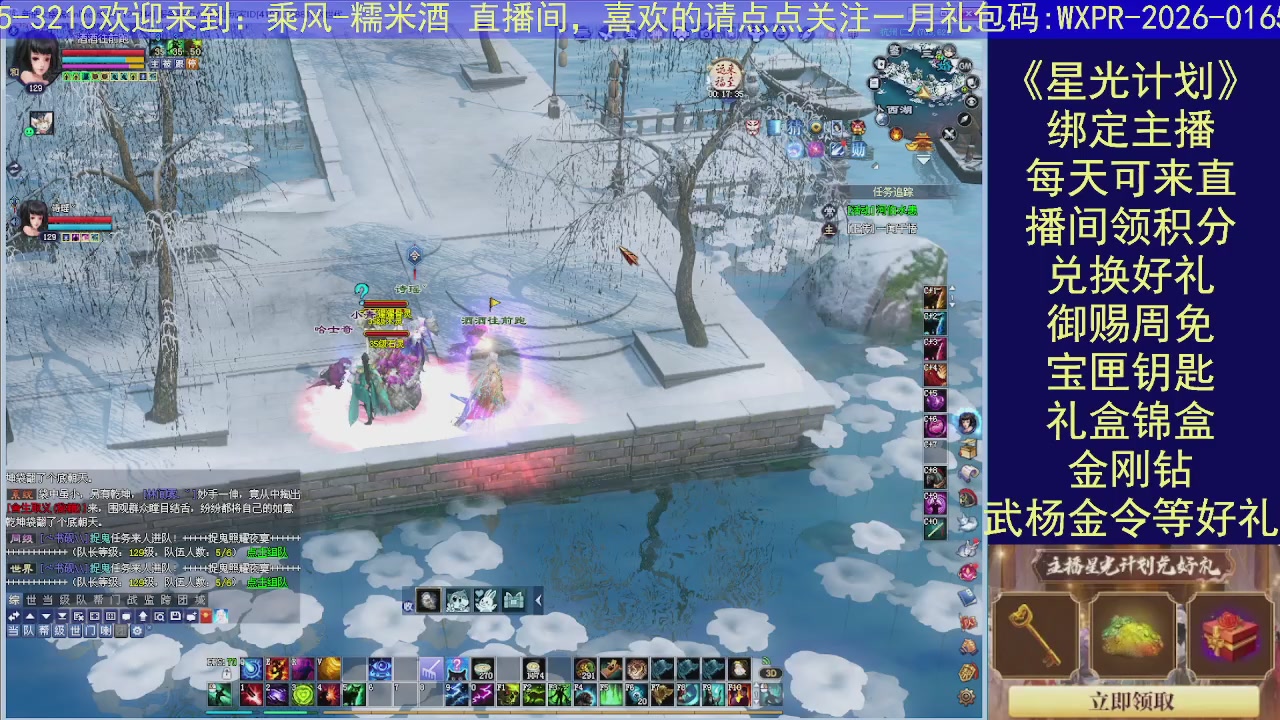The image size is (1280, 720).
Task: Open the opera-mask cosmetics icon left of minimap
Action: tap(858, 127)
